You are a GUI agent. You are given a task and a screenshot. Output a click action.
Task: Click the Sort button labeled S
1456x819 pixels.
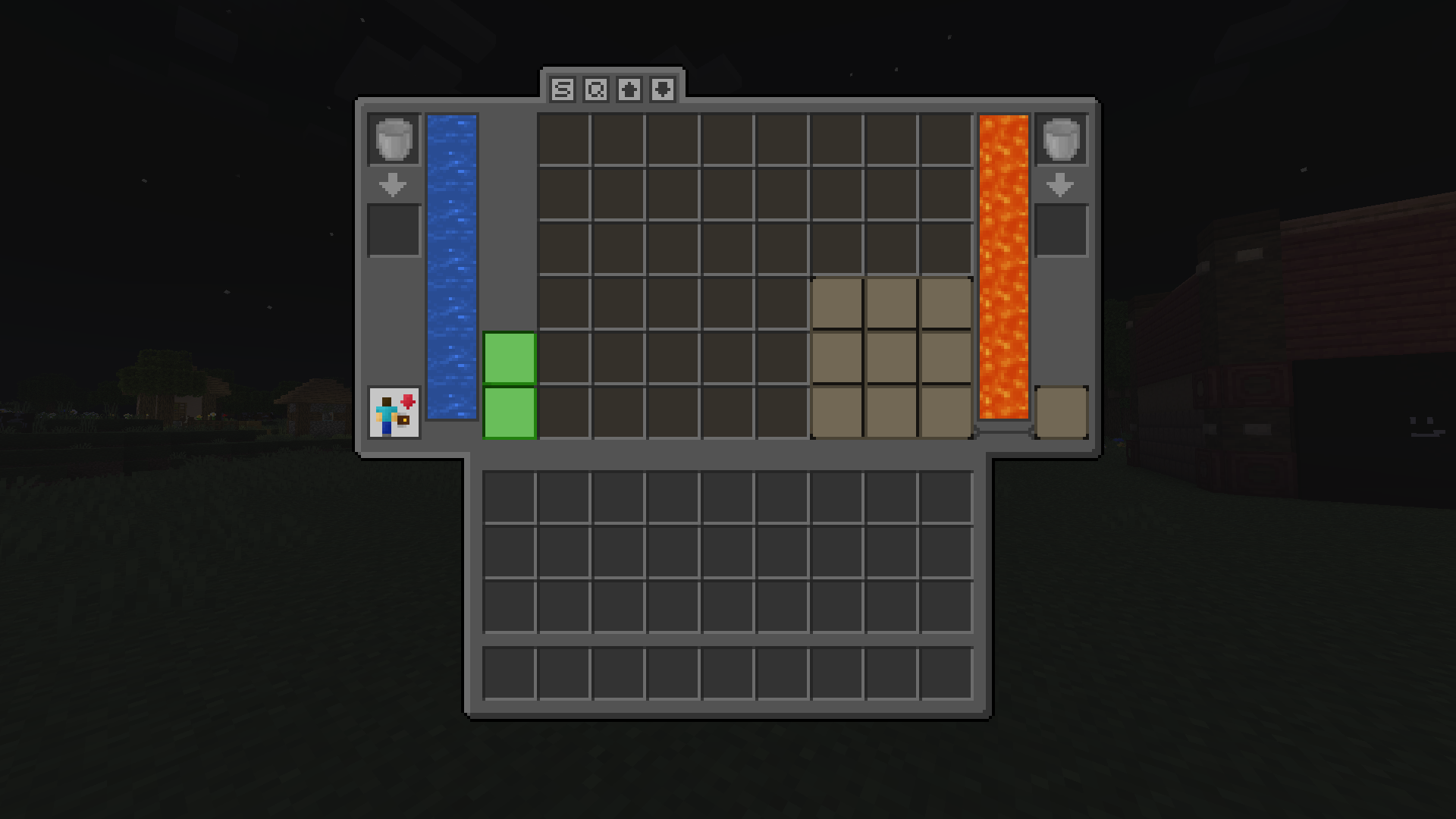(561, 89)
